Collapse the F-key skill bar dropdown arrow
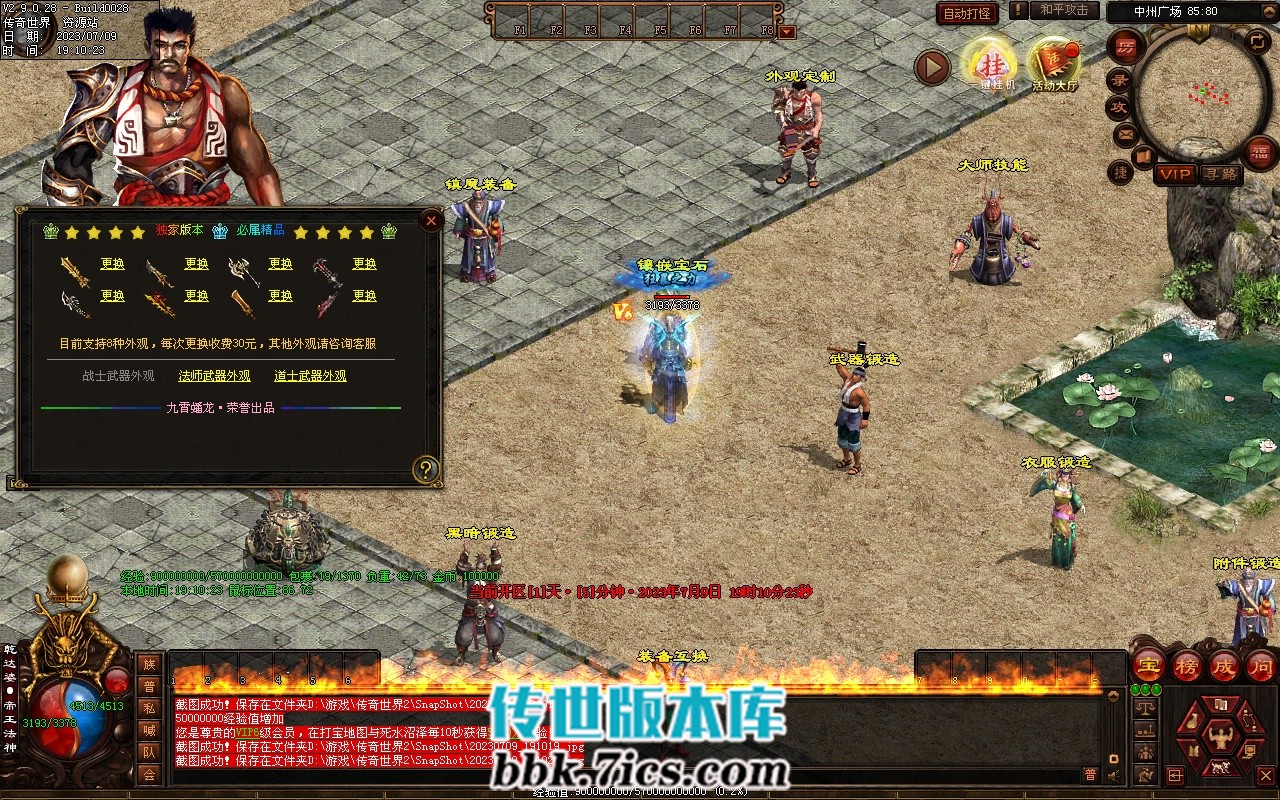1280x800 pixels. pos(787,31)
